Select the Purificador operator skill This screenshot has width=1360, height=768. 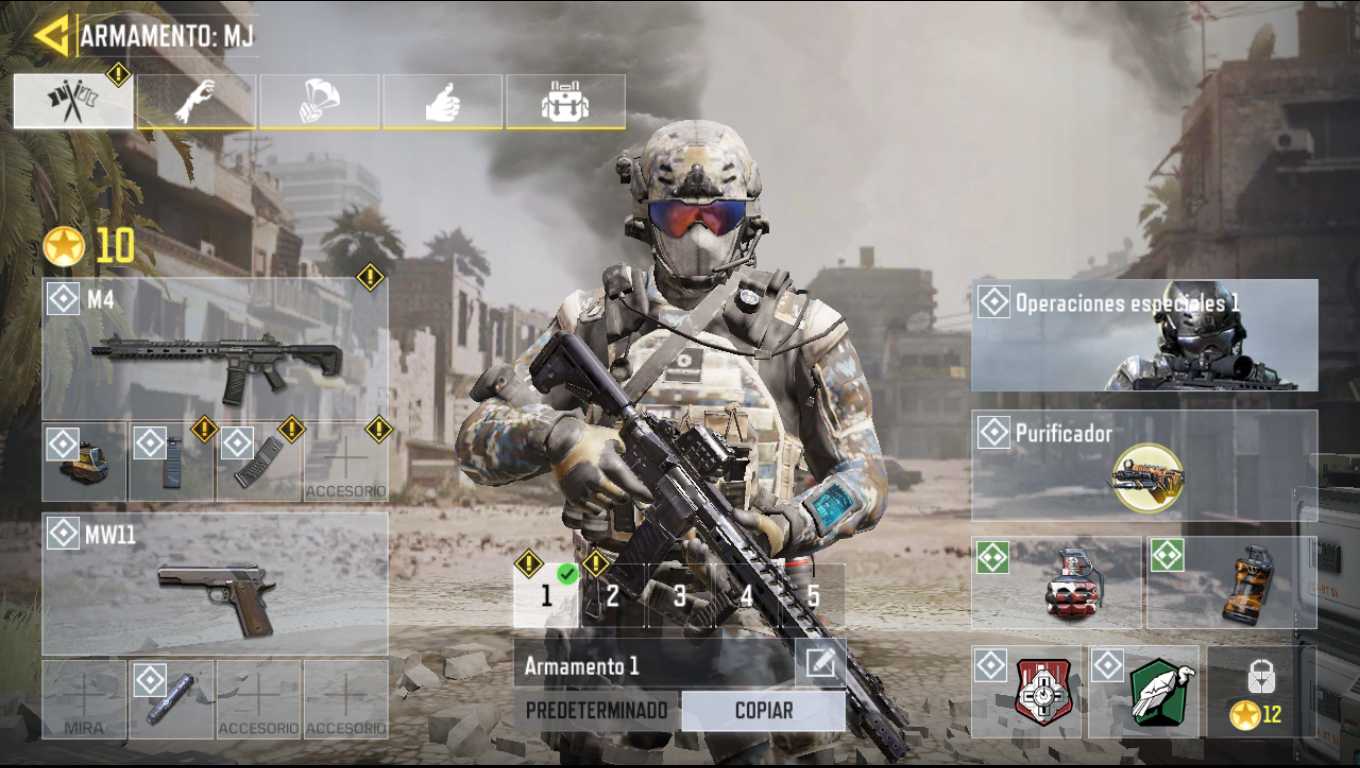pos(1144,465)
